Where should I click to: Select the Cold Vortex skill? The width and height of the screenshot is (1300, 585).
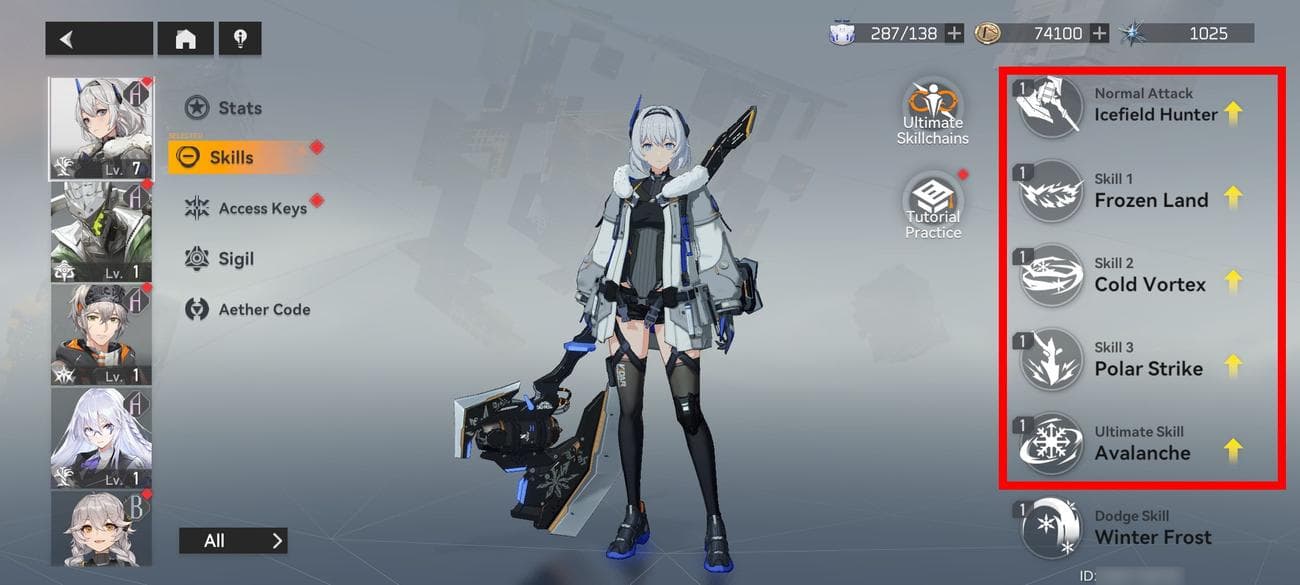coord(1140,275)
